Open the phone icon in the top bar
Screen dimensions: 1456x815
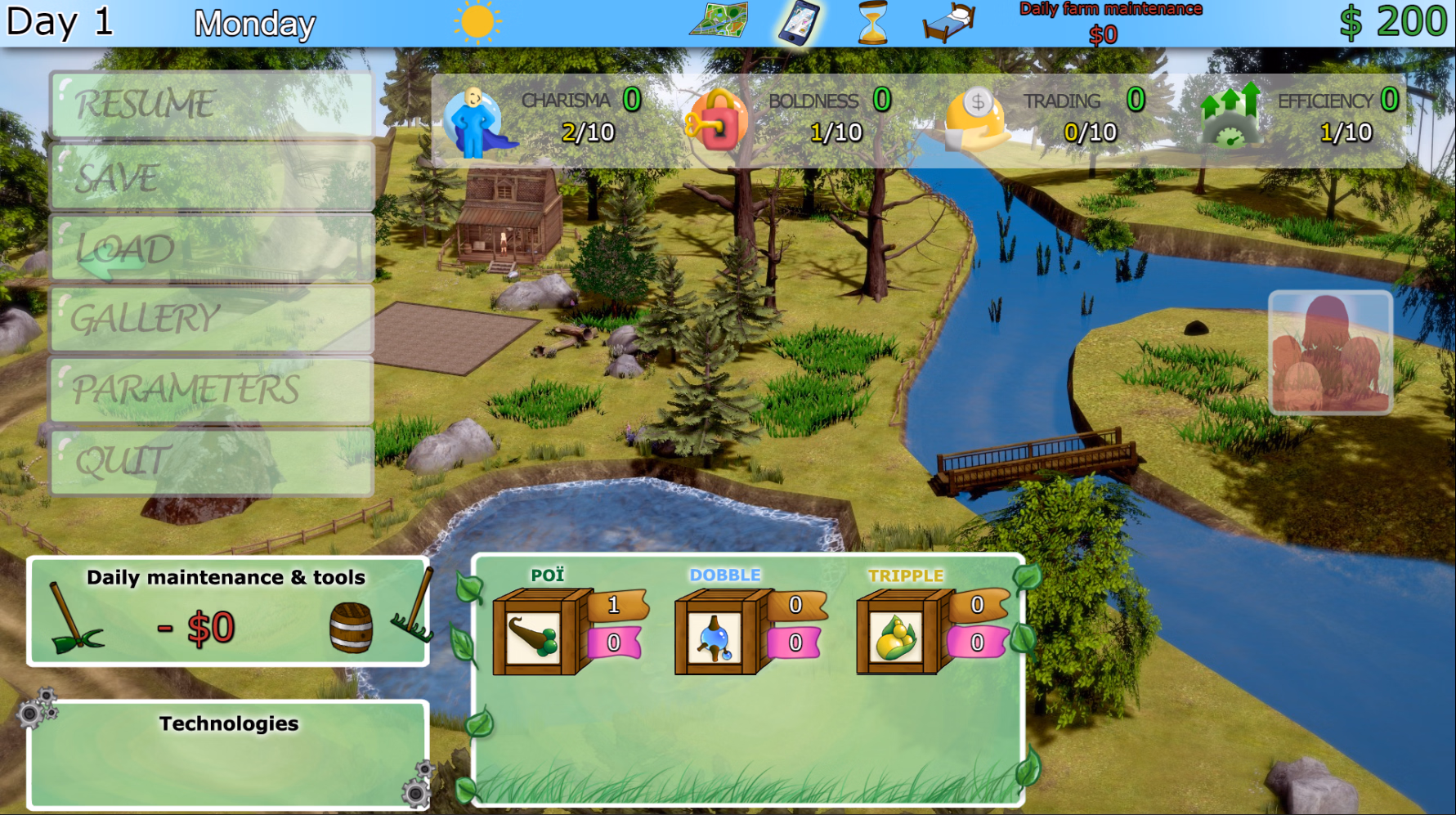coord(800,22)
